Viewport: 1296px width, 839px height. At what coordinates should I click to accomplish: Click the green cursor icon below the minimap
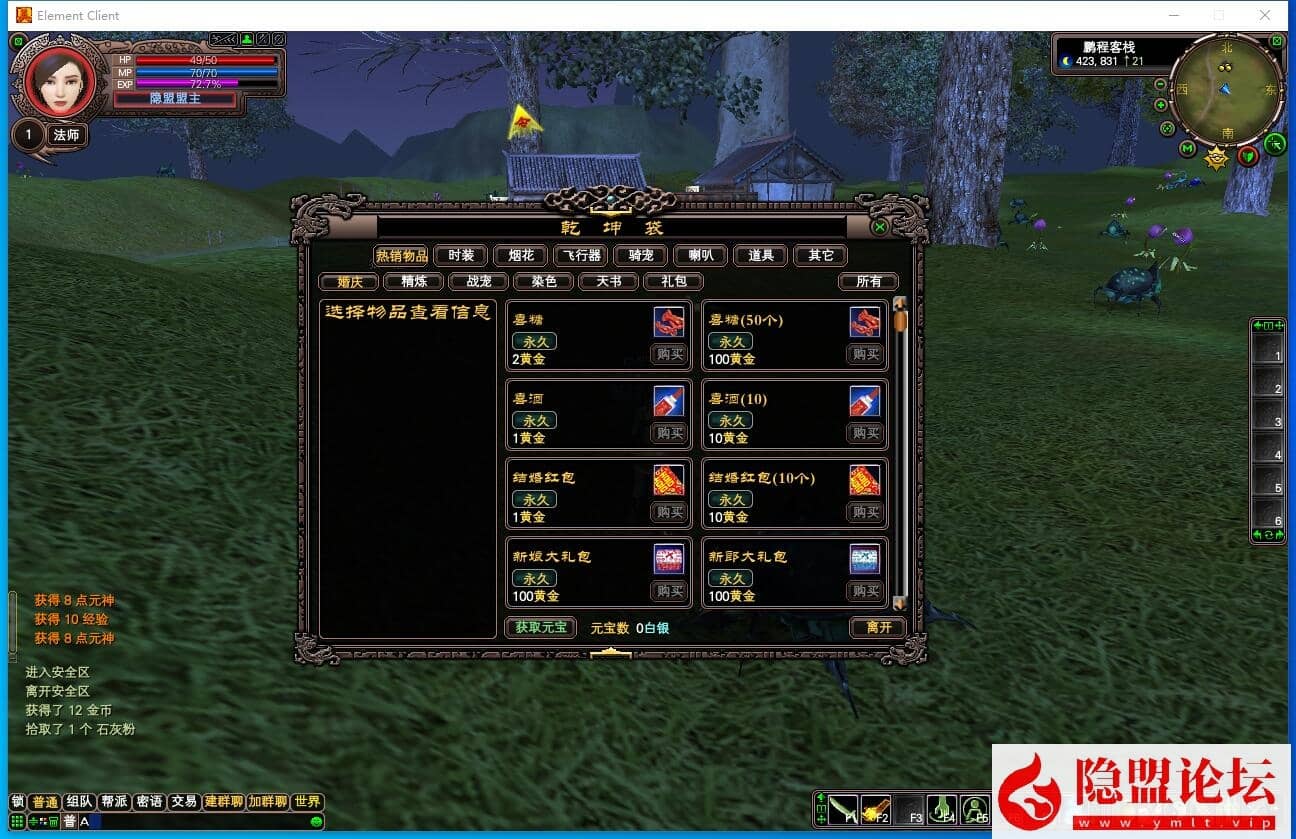tap(1275, 144)
